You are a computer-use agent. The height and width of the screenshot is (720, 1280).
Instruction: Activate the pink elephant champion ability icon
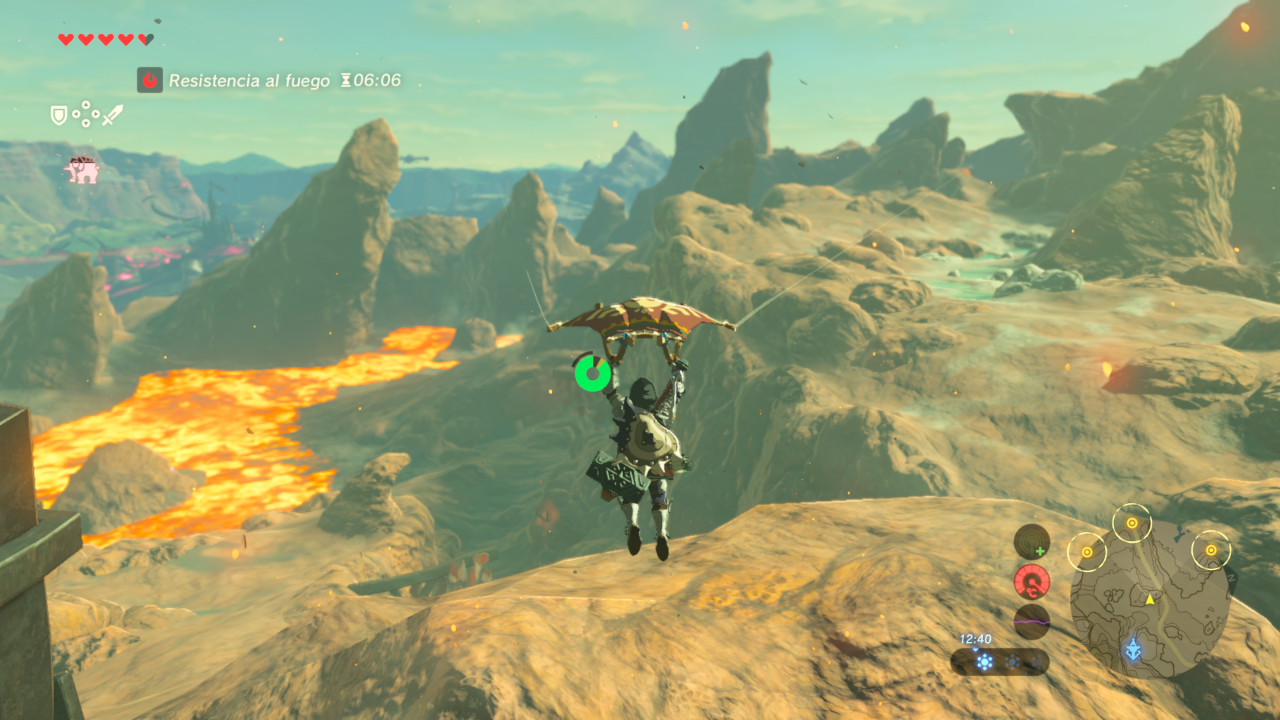click(82, 170)
